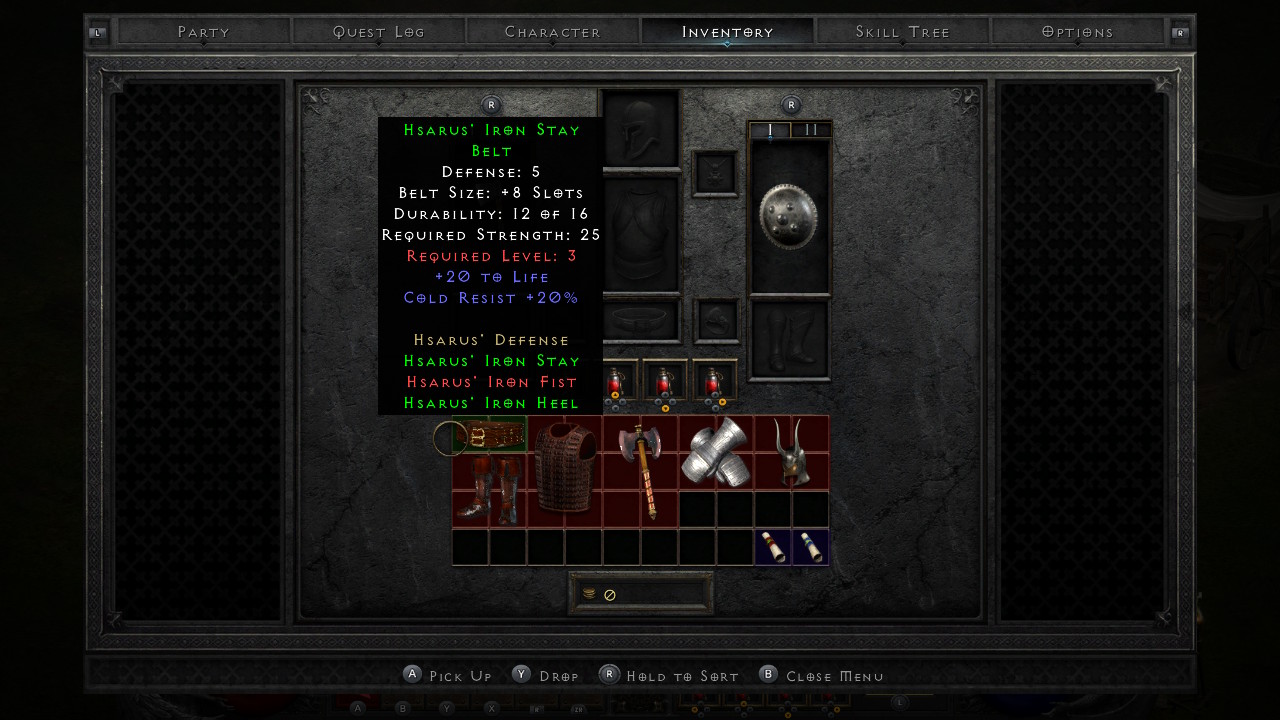Screen dimensions: 1280x720
Task: Switch to weapon set II
Action: pyautogui.click(x=811, y=130)
